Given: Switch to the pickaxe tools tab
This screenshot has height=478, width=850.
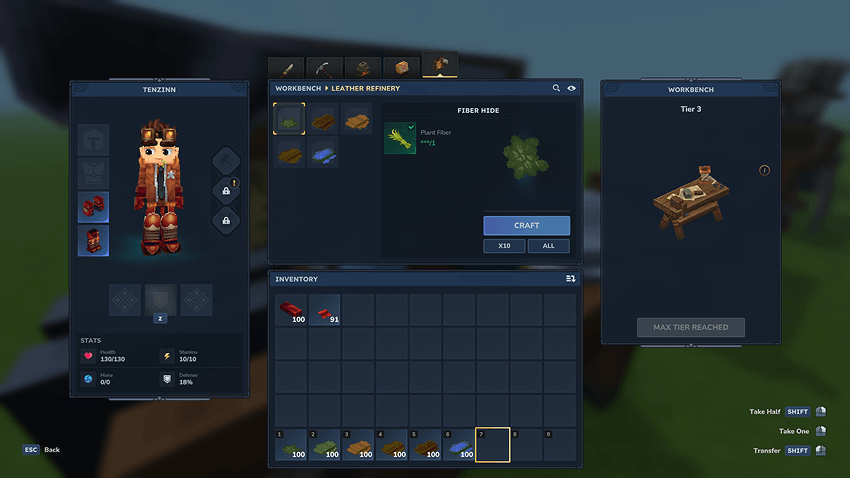Looking at the screenshot, I should (x=325, y=68).
